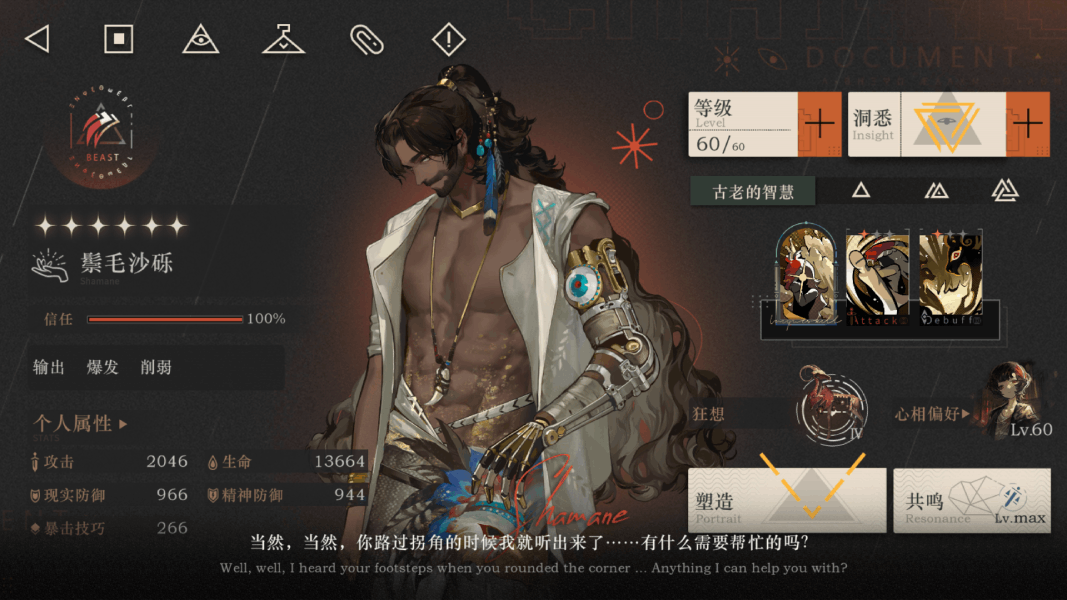Open the eye-in-triangle icon

(201, 40)
